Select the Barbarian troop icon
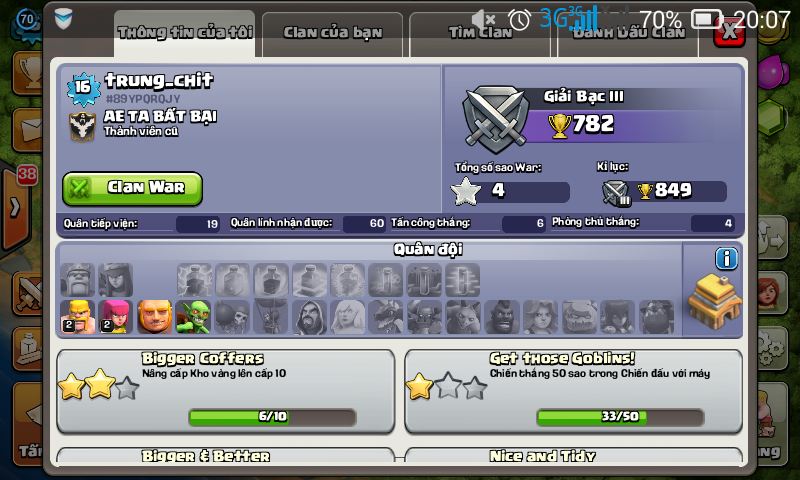Viewport: 800px width, 480px height. tap(77, 317)
